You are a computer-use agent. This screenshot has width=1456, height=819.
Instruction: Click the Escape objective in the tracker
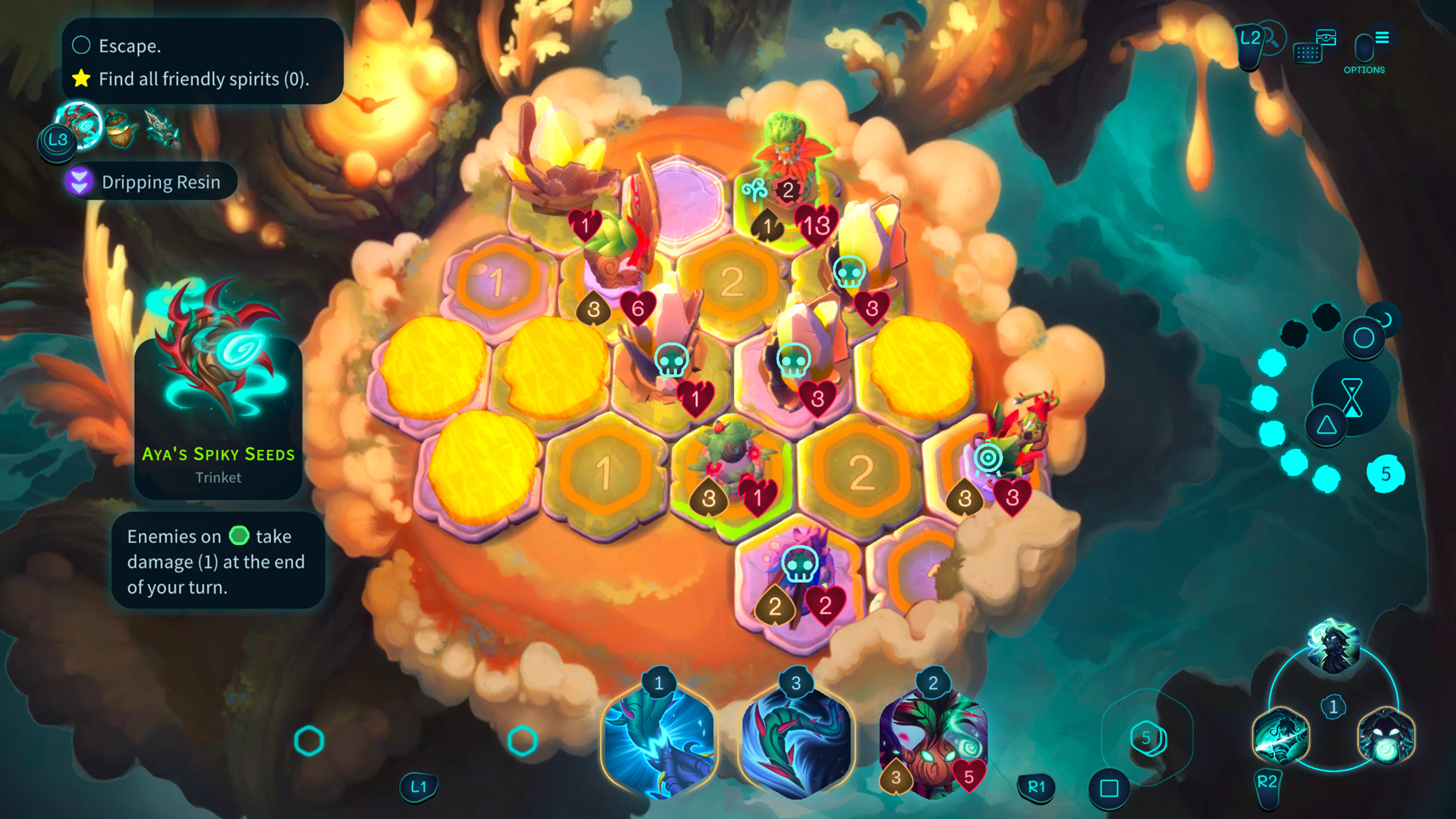click(x=130, y=46)
